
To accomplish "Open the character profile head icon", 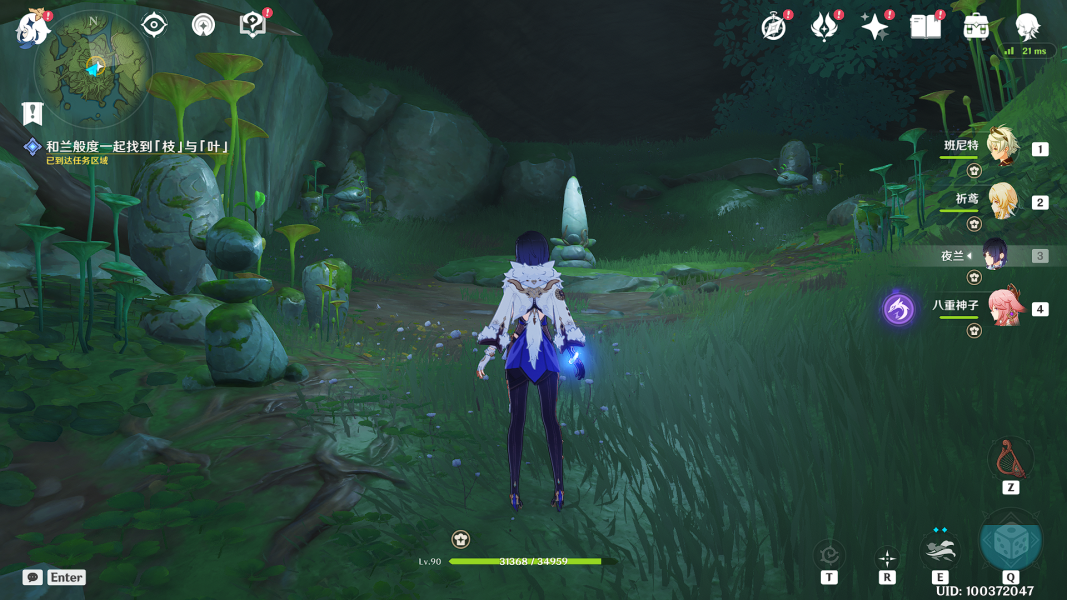I will [x=1027, y=27].
